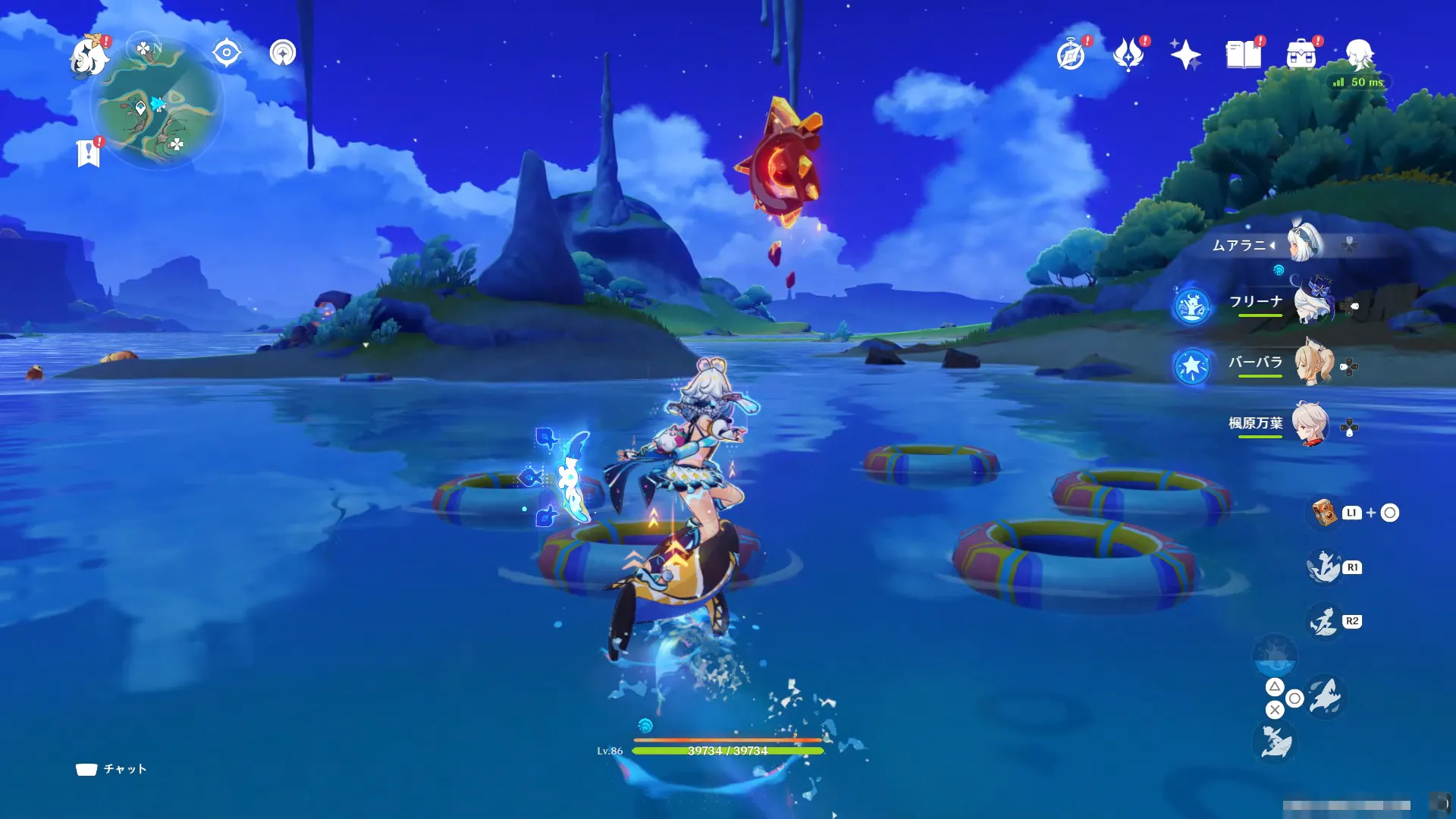Use the gadget item icon
The width and height of the screenshot is (1456, 819).
[x=1324, y=513]
